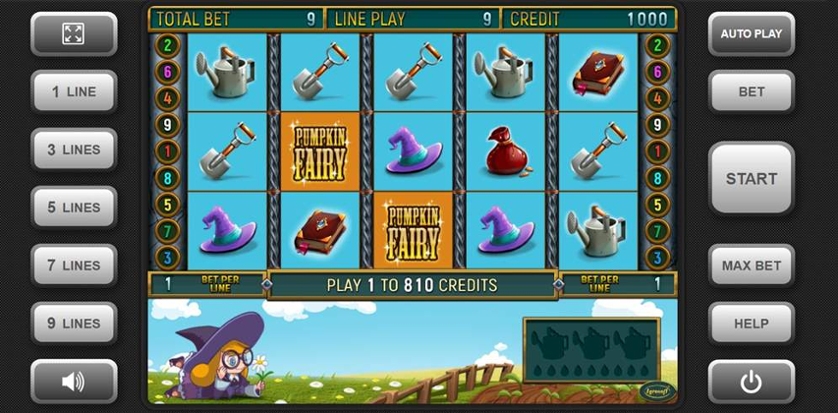Viewport: 838px width, 413px height.
Task: Set play to 5 Lines
Action: [73, 207]
